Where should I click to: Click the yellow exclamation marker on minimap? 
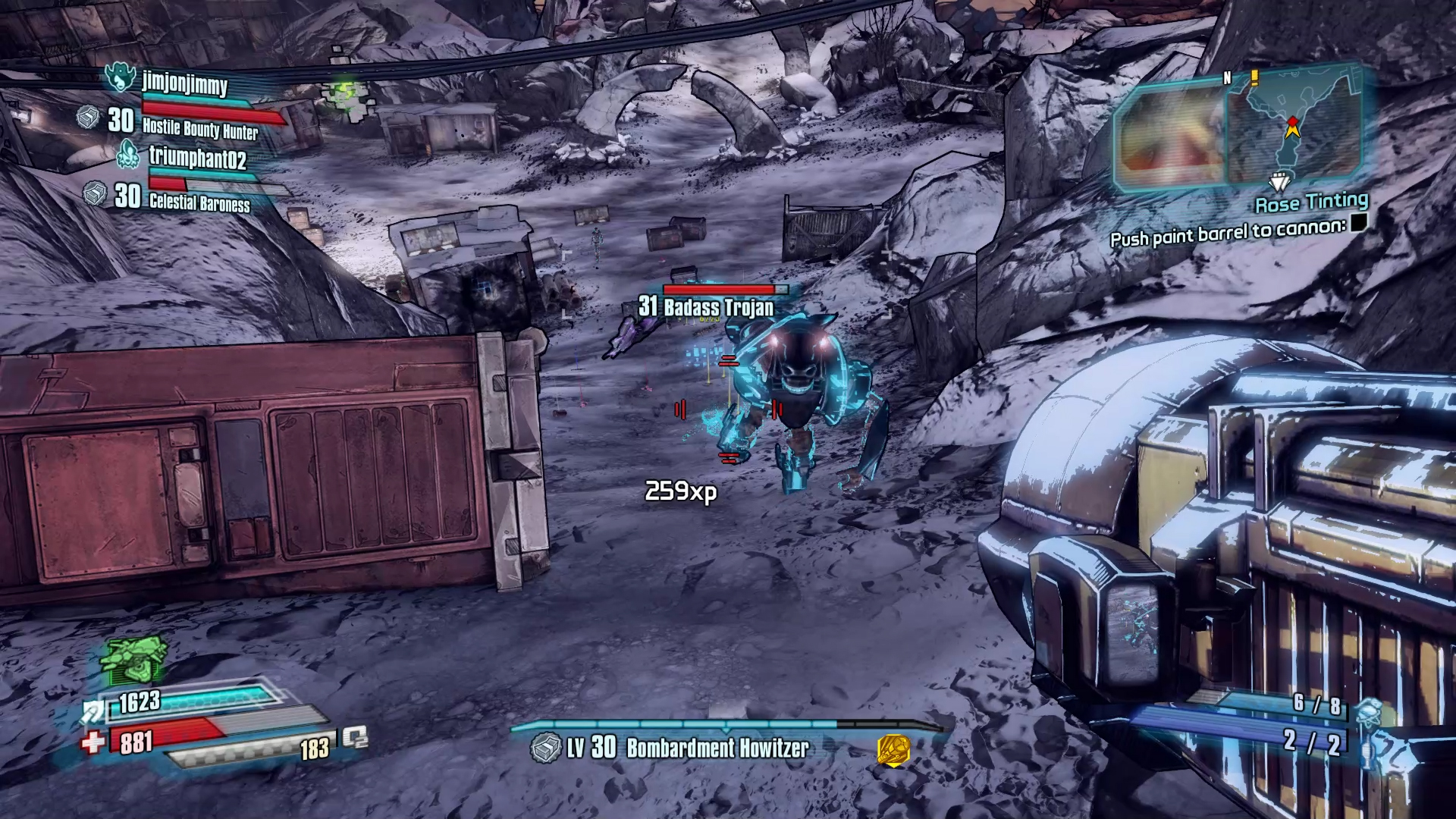pyautogui.click(x=1254, y=77)
